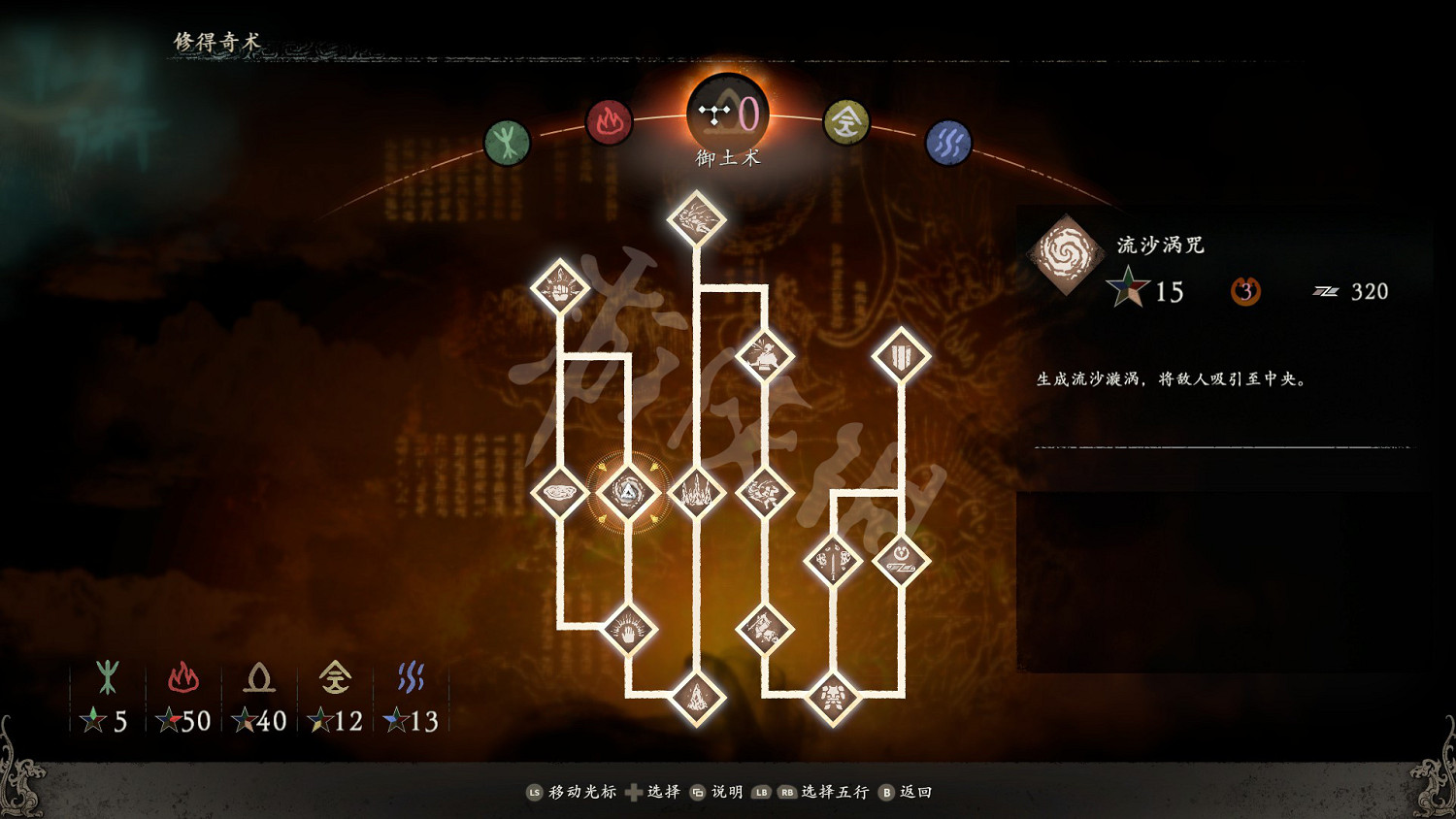
Task: Select the fist spell node at upper left
Action: click(x=559, y=287)
